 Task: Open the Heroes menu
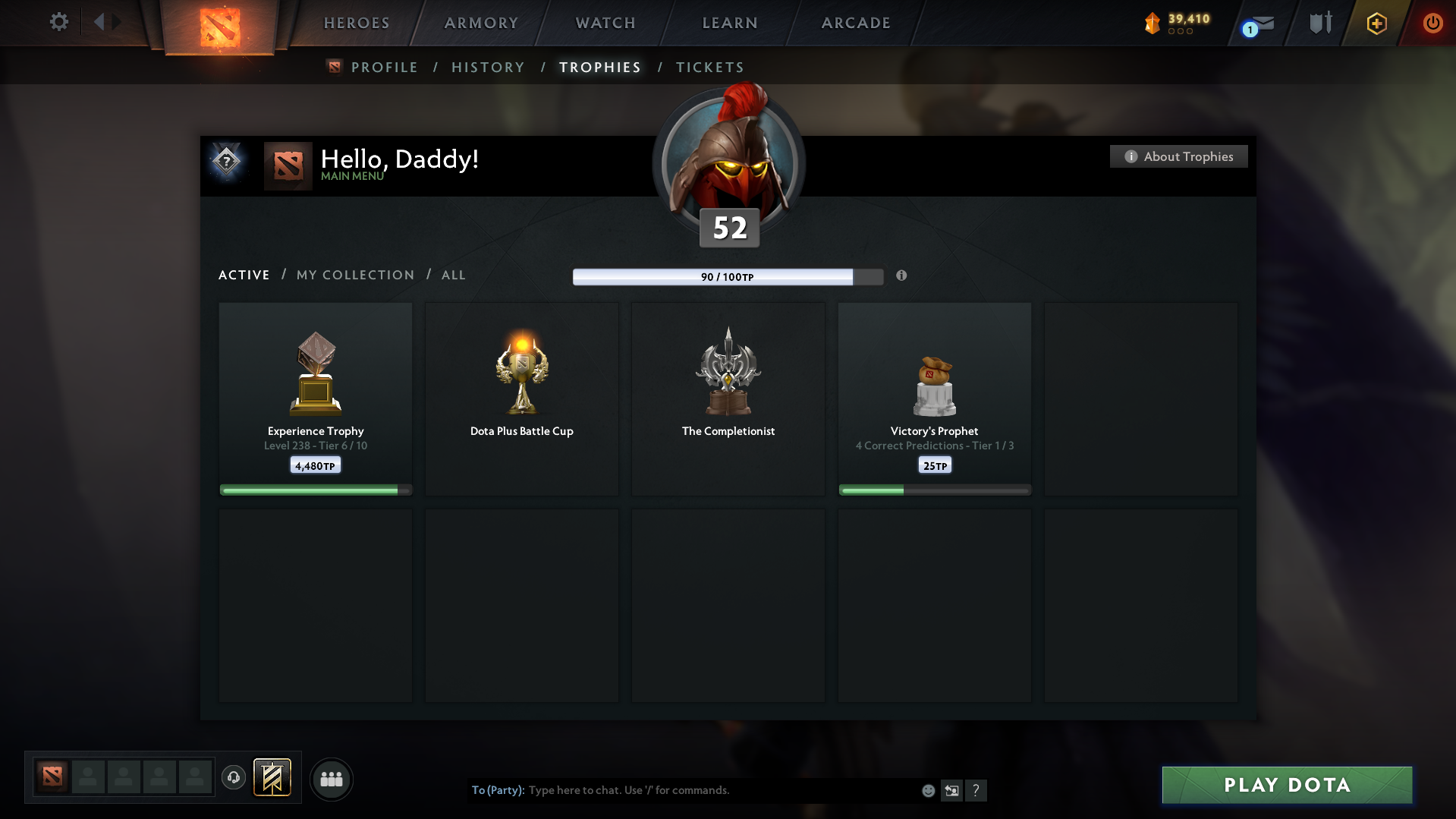pyautogui.click(x=357, y=23)
